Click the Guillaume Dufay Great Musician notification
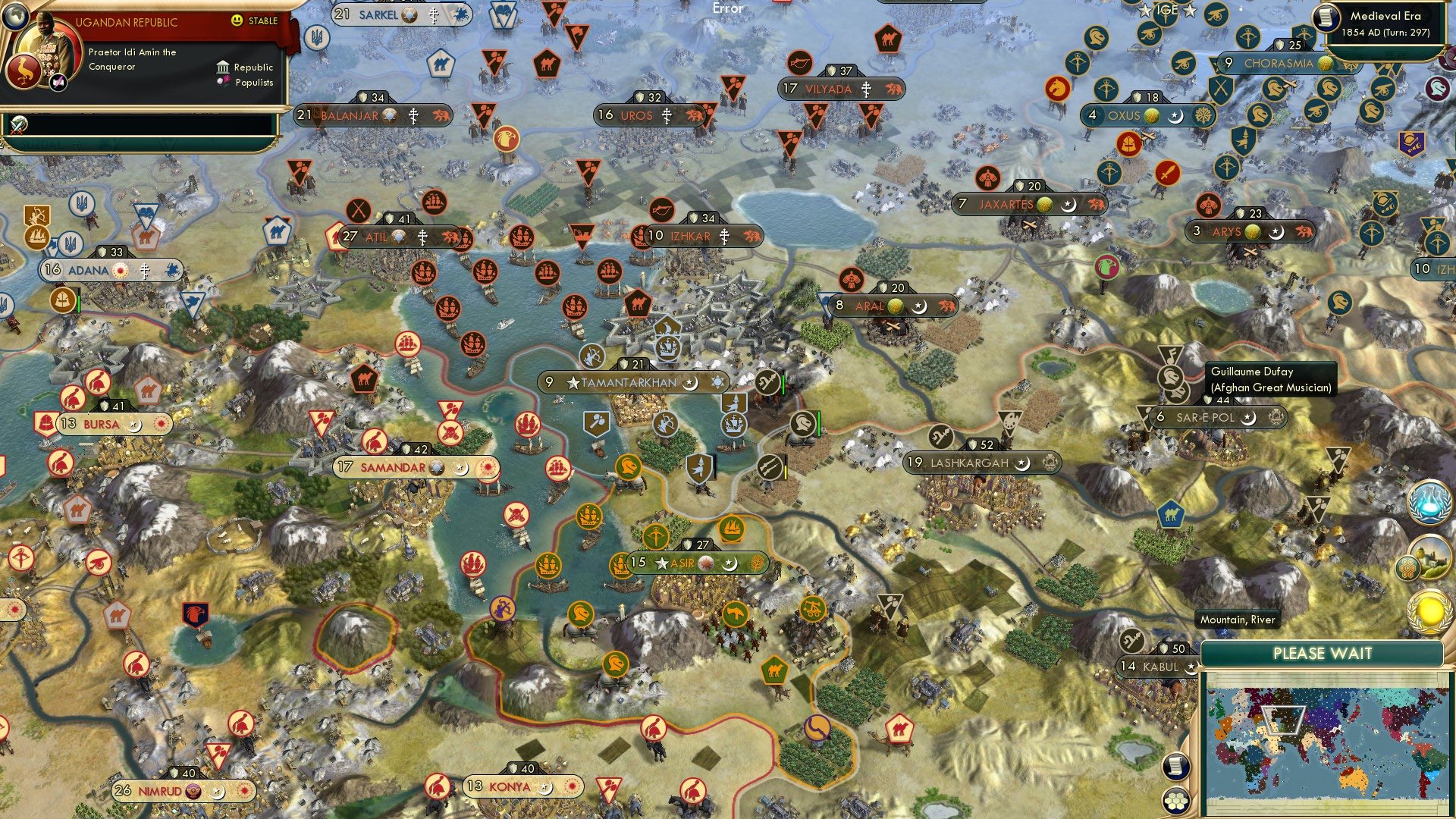Image resolution: width=1456 pixels, height=819 pixels. pos(1272,379)
